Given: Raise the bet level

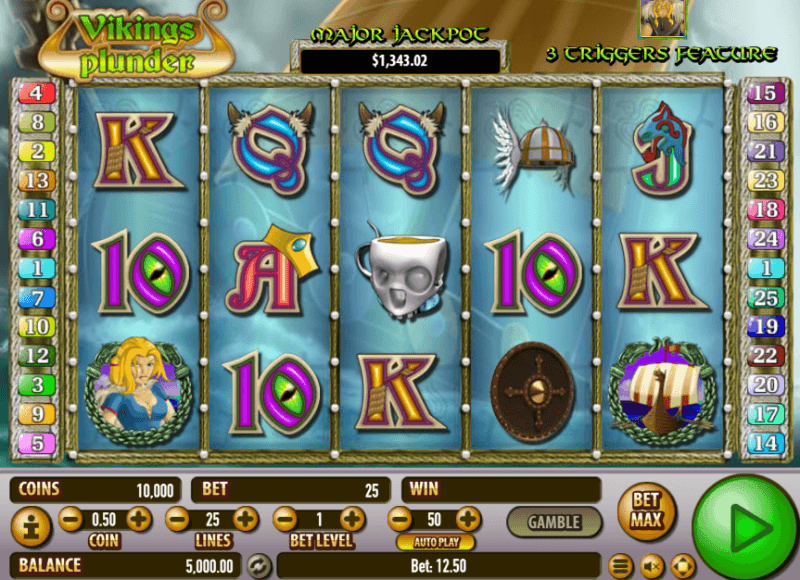Looking at the screenshot, I should point(352,519).
